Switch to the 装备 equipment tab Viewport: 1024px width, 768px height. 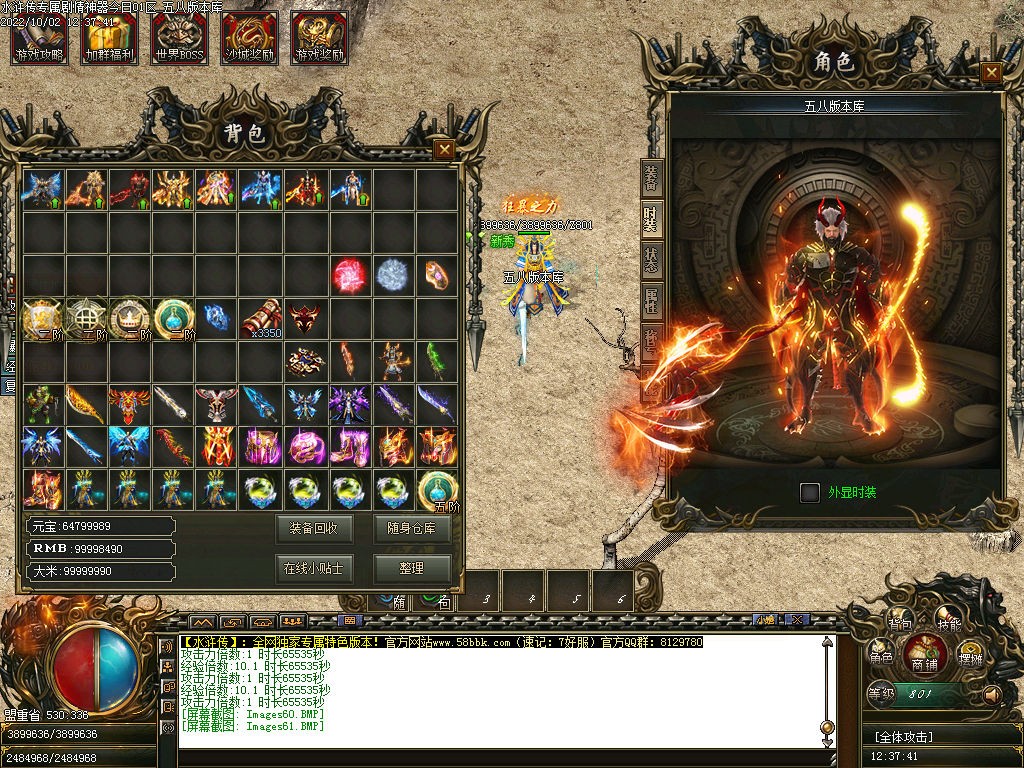[651, 177]
